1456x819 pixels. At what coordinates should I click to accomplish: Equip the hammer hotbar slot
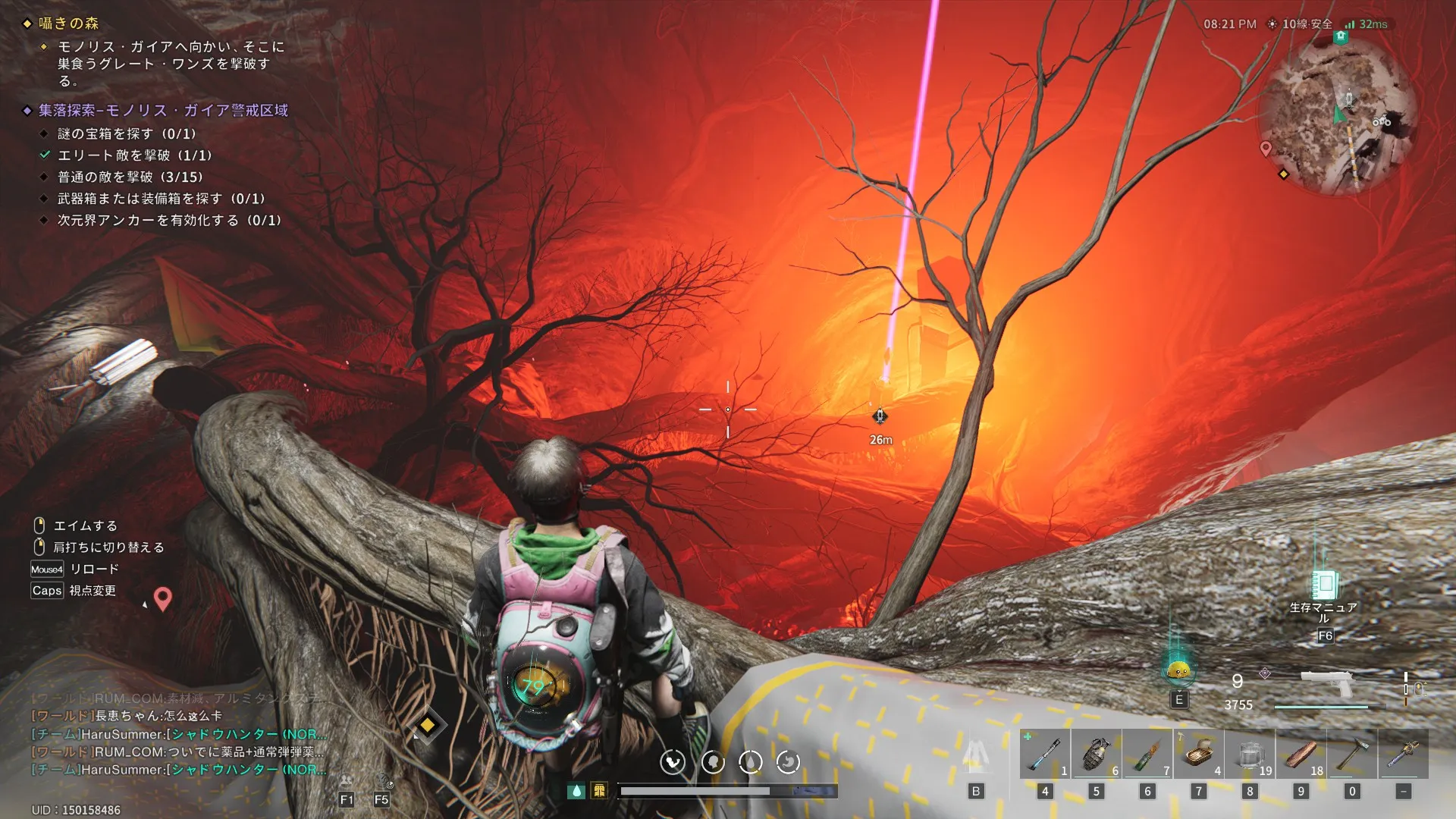pyautogui.click(x=1352, y=754)
